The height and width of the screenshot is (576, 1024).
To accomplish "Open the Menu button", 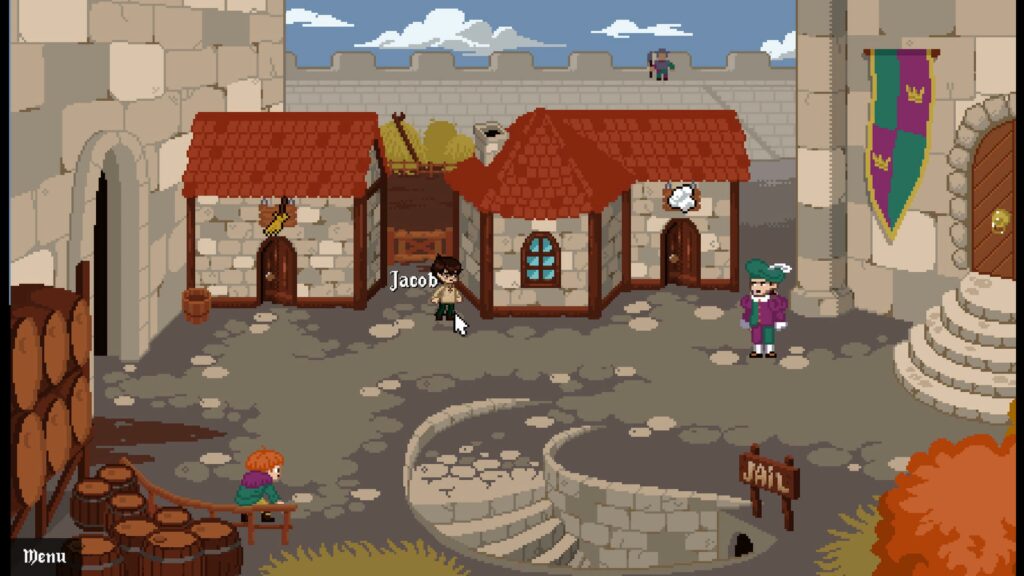I will tap(44, 556).
